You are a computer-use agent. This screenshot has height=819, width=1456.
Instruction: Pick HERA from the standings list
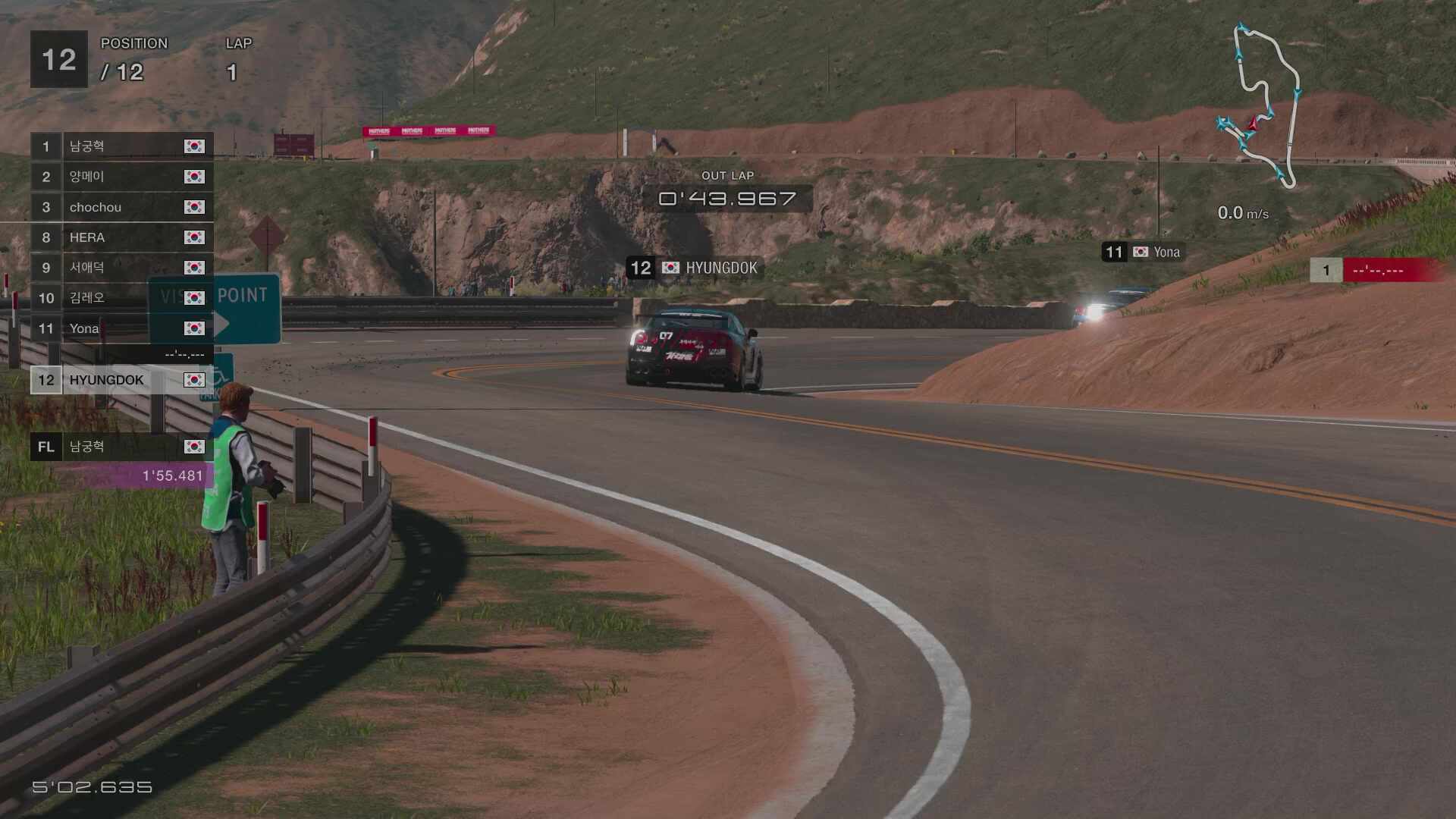(x=121, y=237)
